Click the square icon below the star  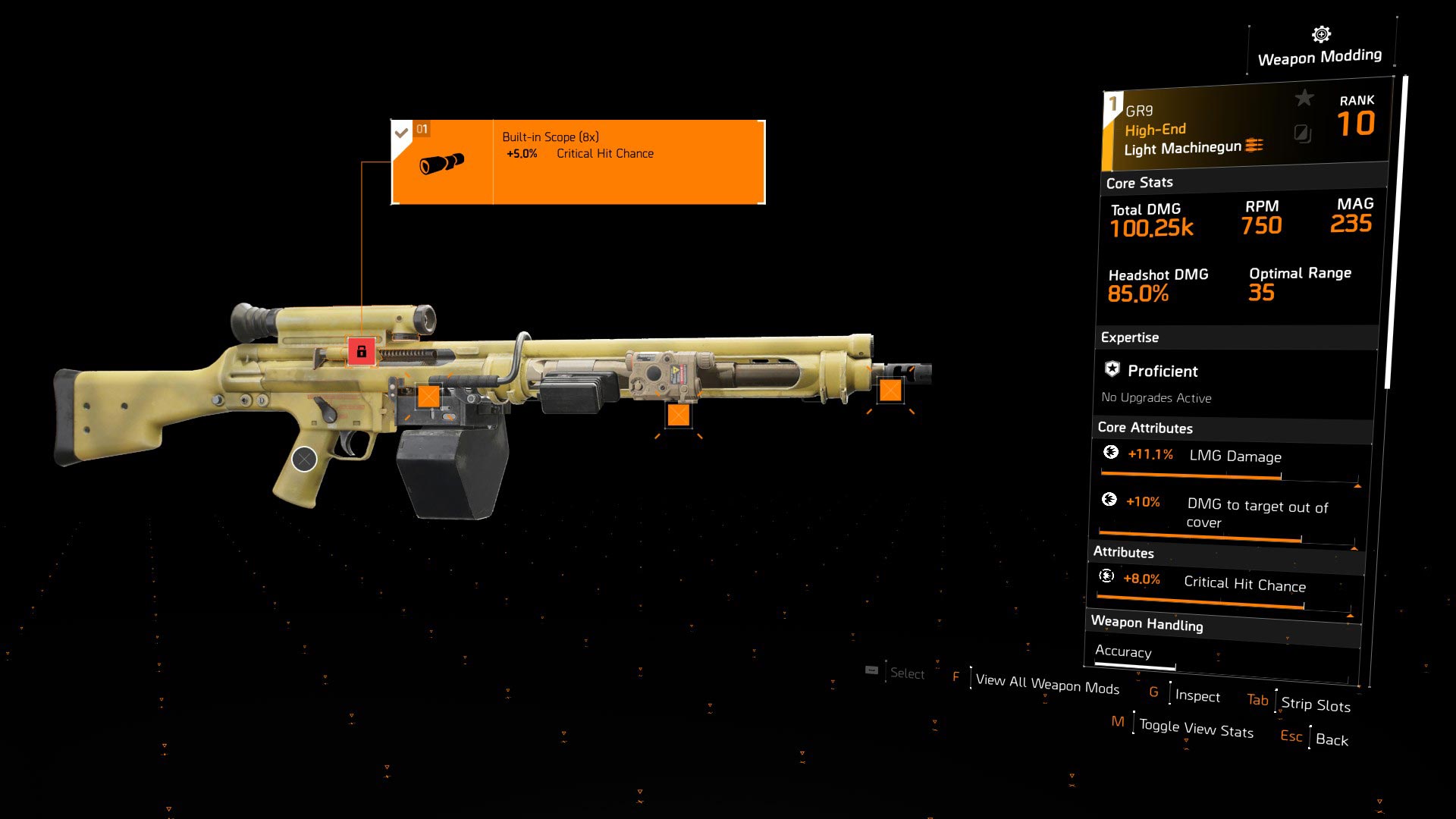click(x=1302, y=134)
